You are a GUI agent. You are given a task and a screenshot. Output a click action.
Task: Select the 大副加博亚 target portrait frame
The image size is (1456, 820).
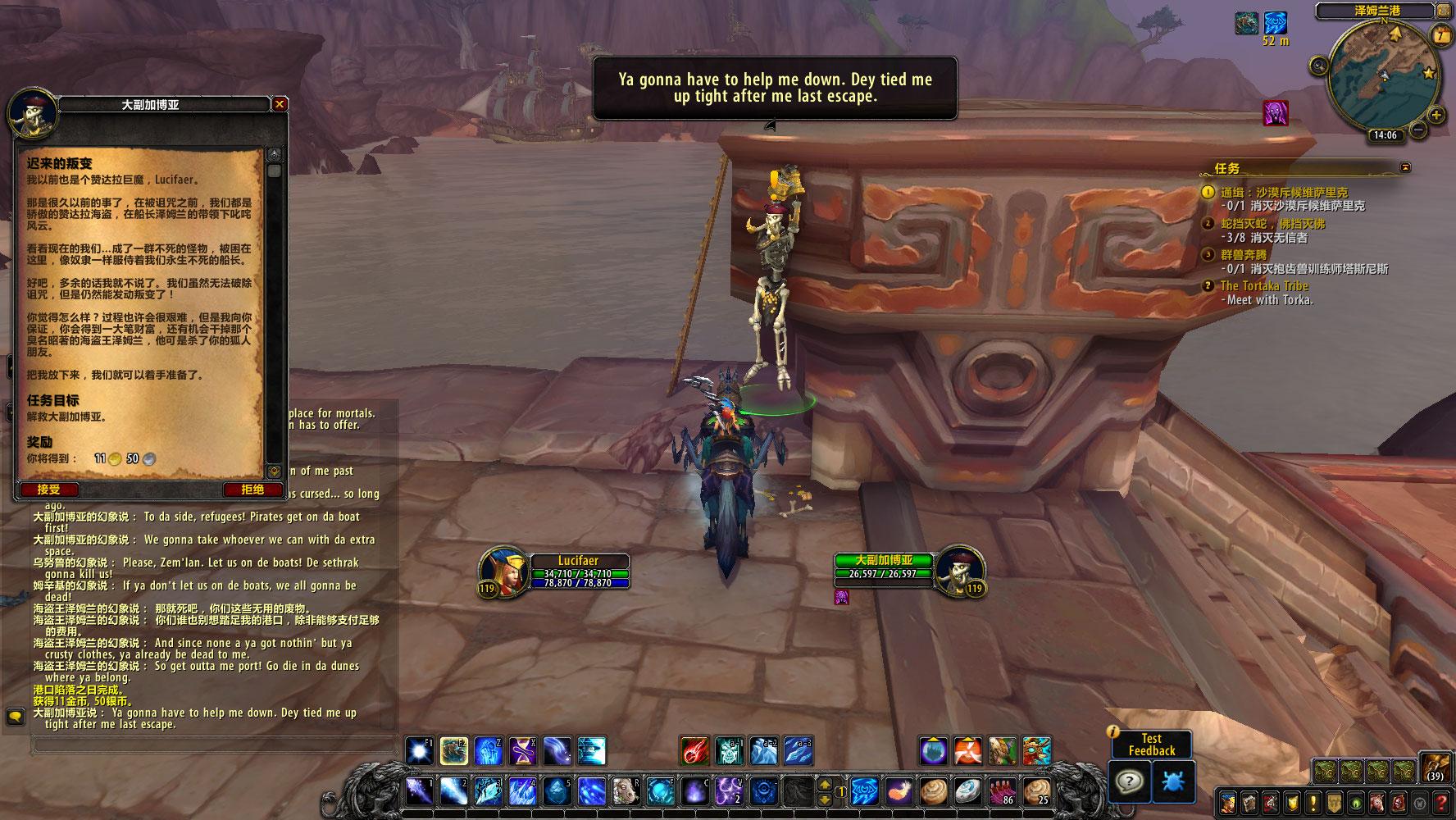coord(954,568)
